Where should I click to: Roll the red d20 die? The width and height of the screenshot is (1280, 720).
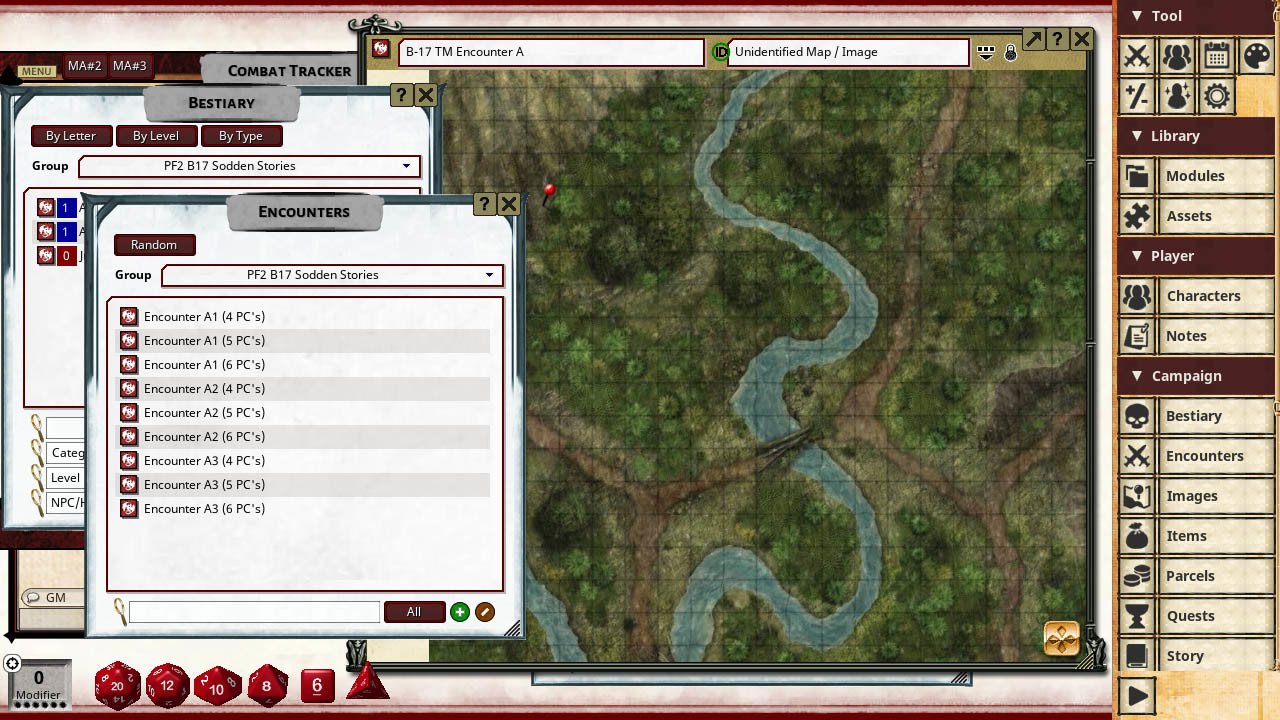click(x=117, y=685)
